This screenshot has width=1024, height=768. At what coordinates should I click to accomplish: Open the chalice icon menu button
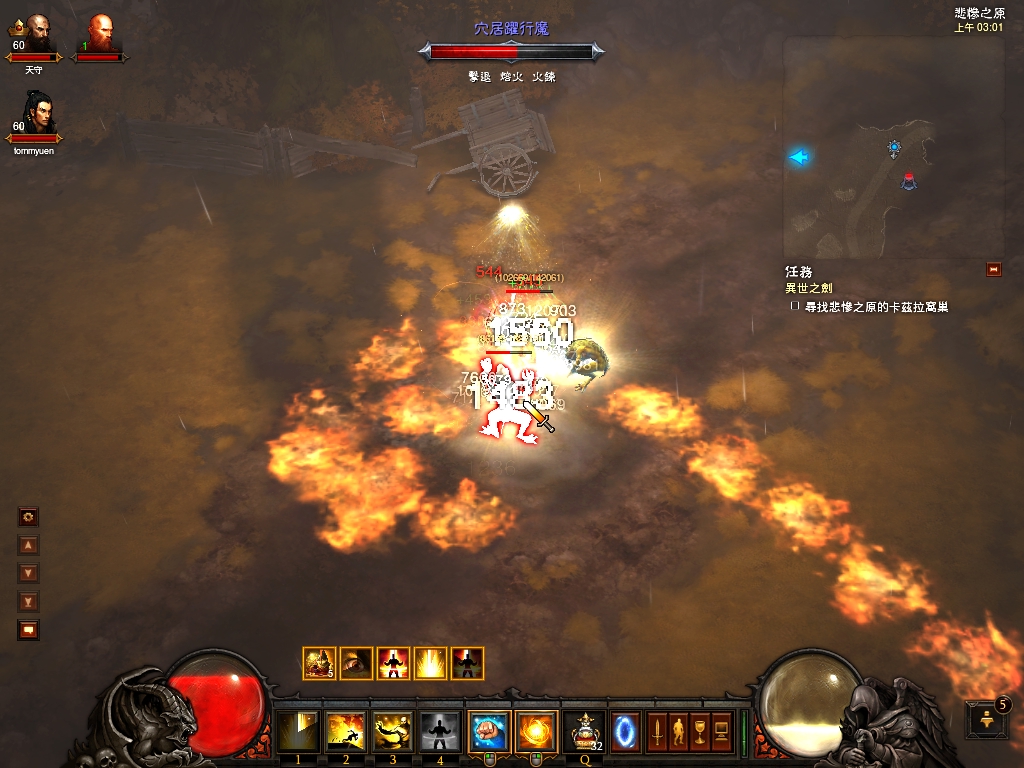pyautogui.click(x=700, y=731)
